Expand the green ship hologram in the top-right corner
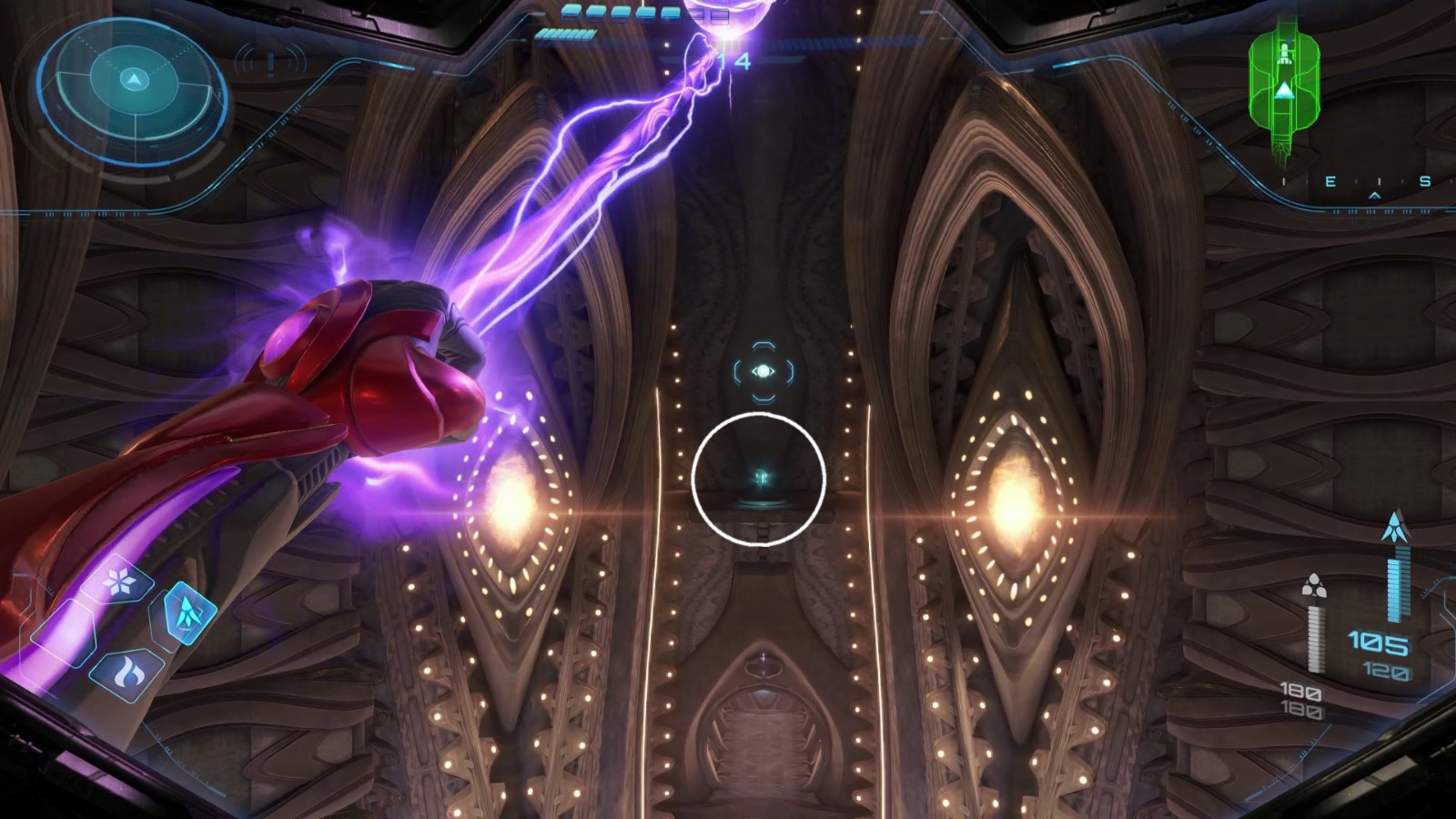This screenshot has height=819, width=1456. point(1285,88)
